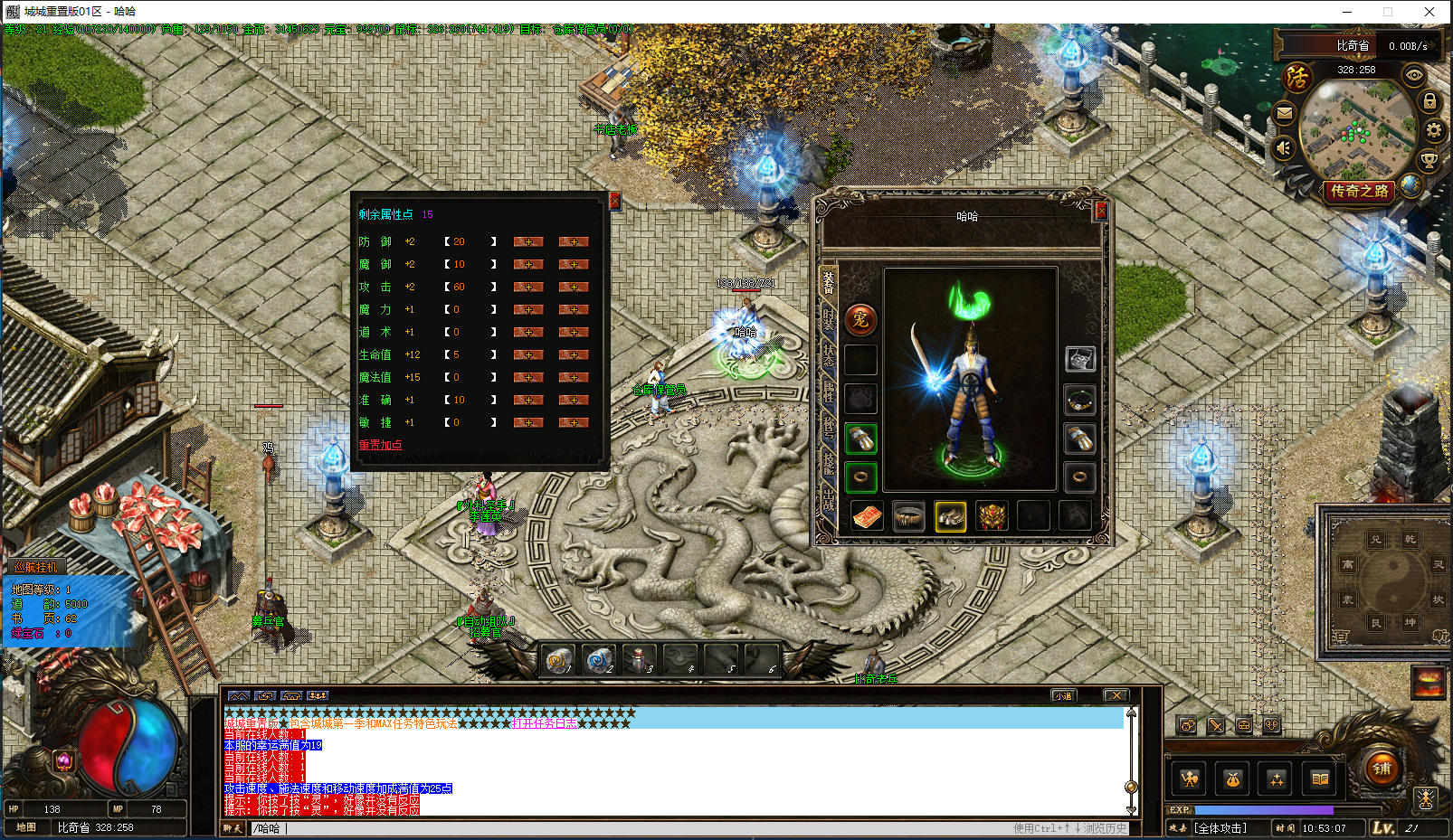Close the attribute points panel
Screen dimensions: 1453x840
615,201
